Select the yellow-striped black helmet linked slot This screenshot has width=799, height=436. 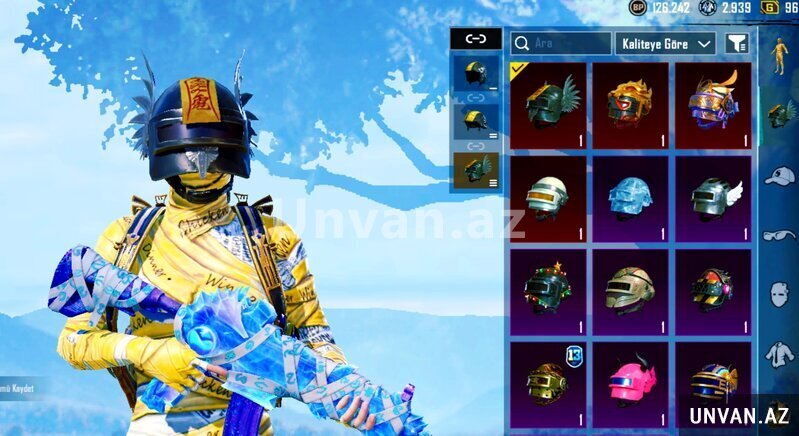(474, 121)
